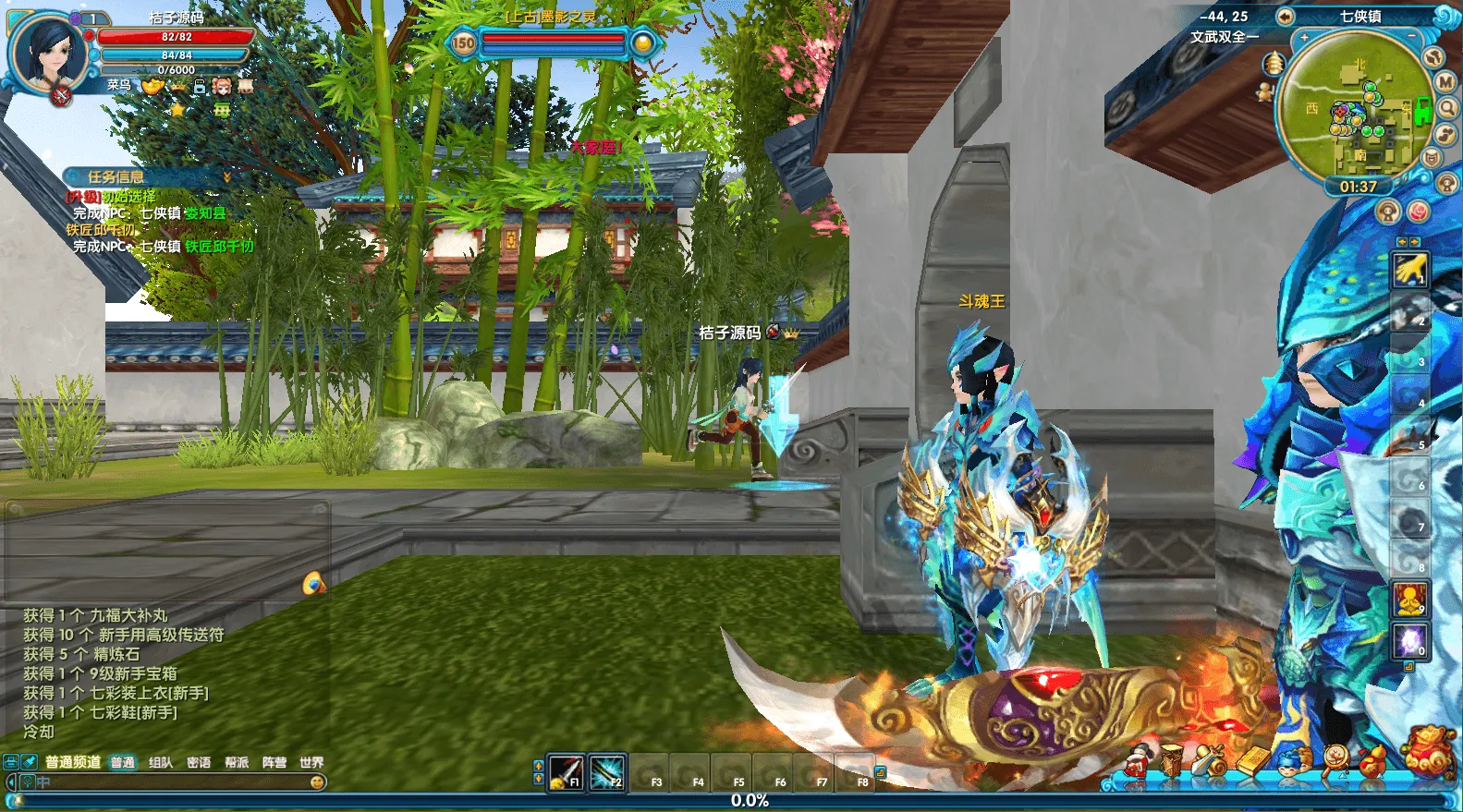Viewport: 1463px width, 812px height.
Task: Open the yellow book menu icon
Action: pos(1253,760)
